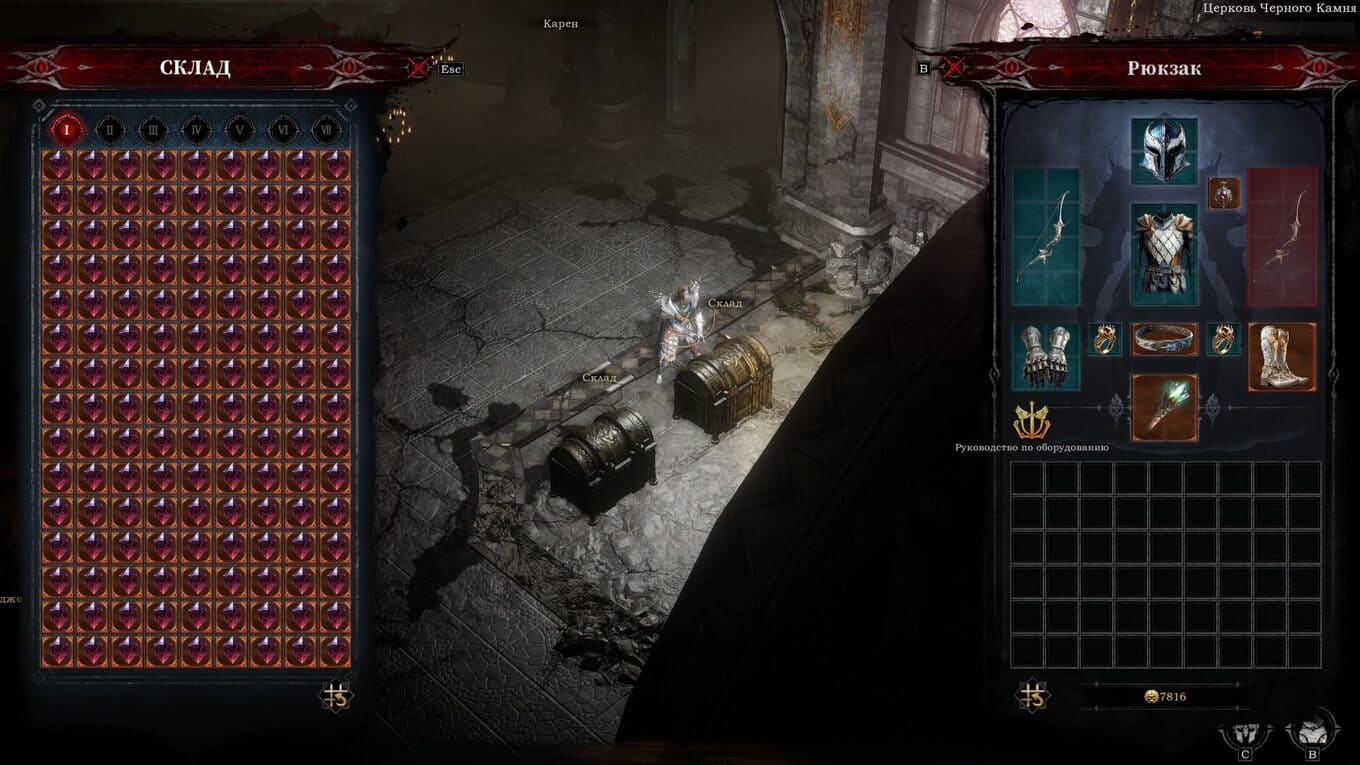Choose the bow in the red weapon slot
Image resolution: width=1360 pixels, height=765 pixels.
1281,237
